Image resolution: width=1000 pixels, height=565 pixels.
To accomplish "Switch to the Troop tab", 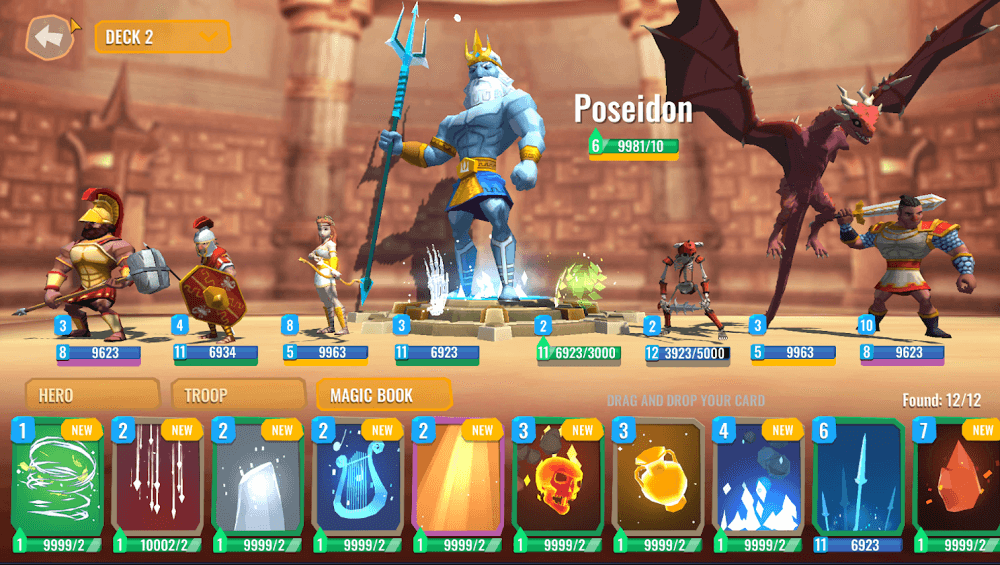I will tap(238, 395).
